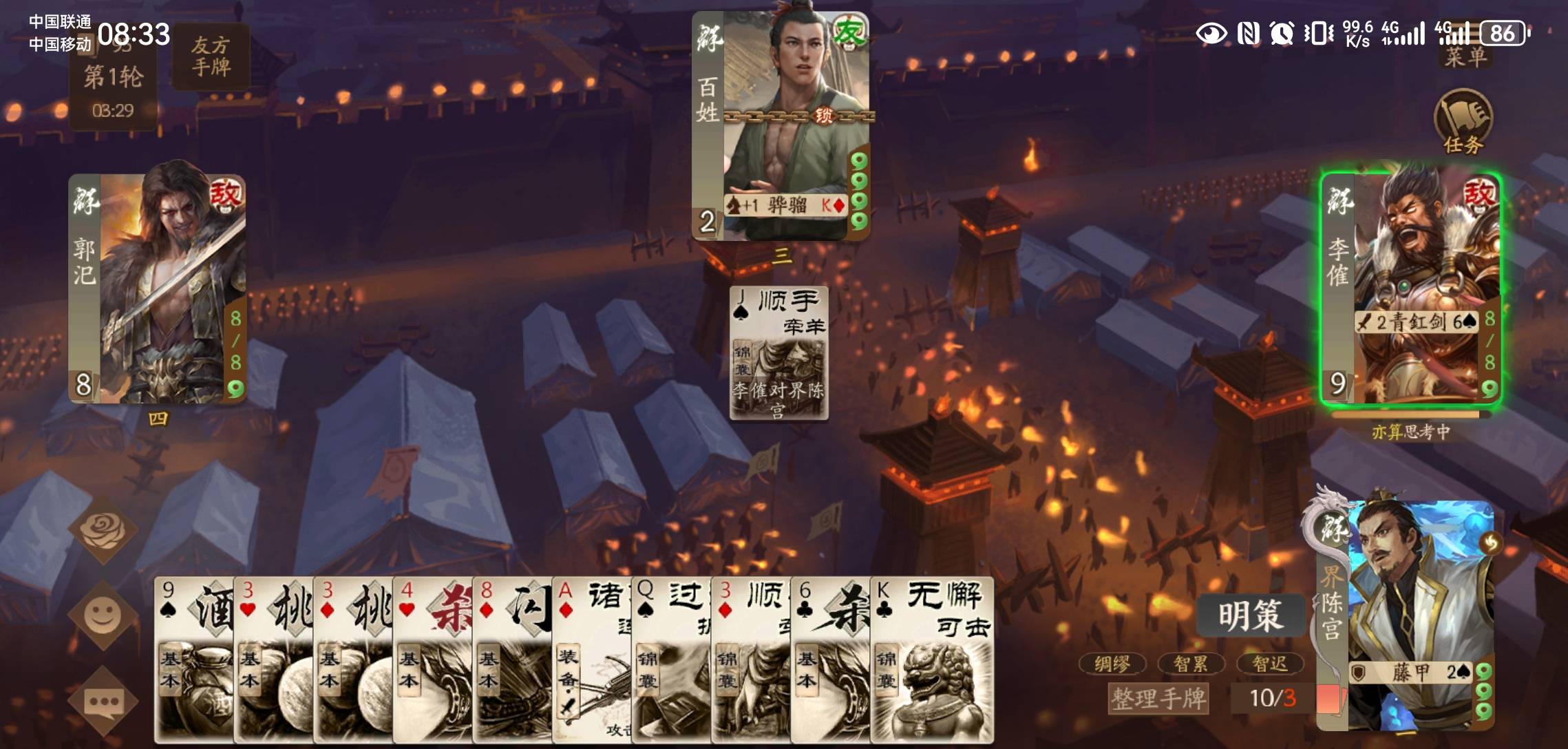Select the 3 of hearts 桃 card
Screen dimensions: 1568x749
[x=273, y=660]
